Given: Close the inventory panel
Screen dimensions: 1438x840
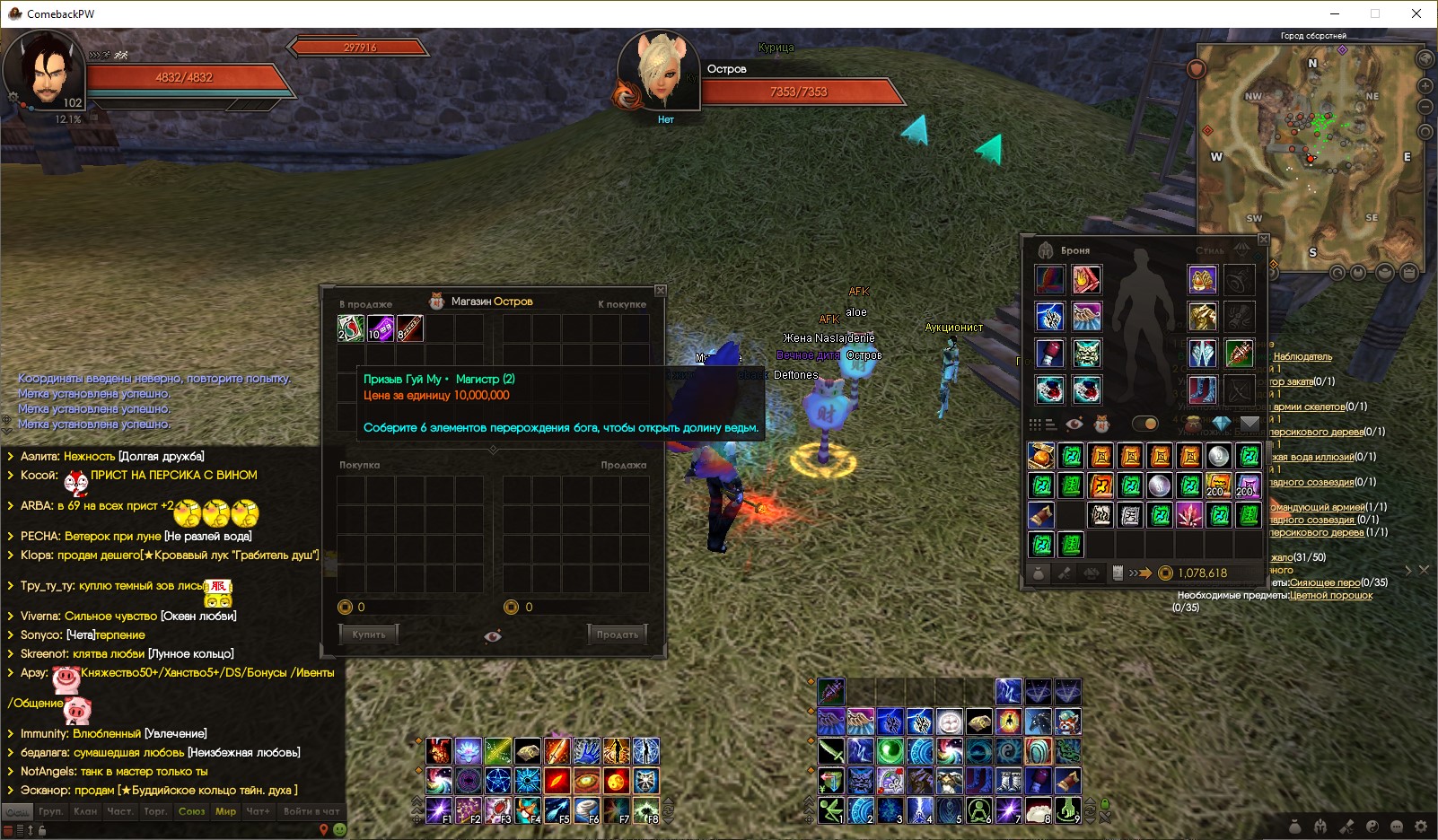Looking at the screenshot, I should (x=1264, y=240).
